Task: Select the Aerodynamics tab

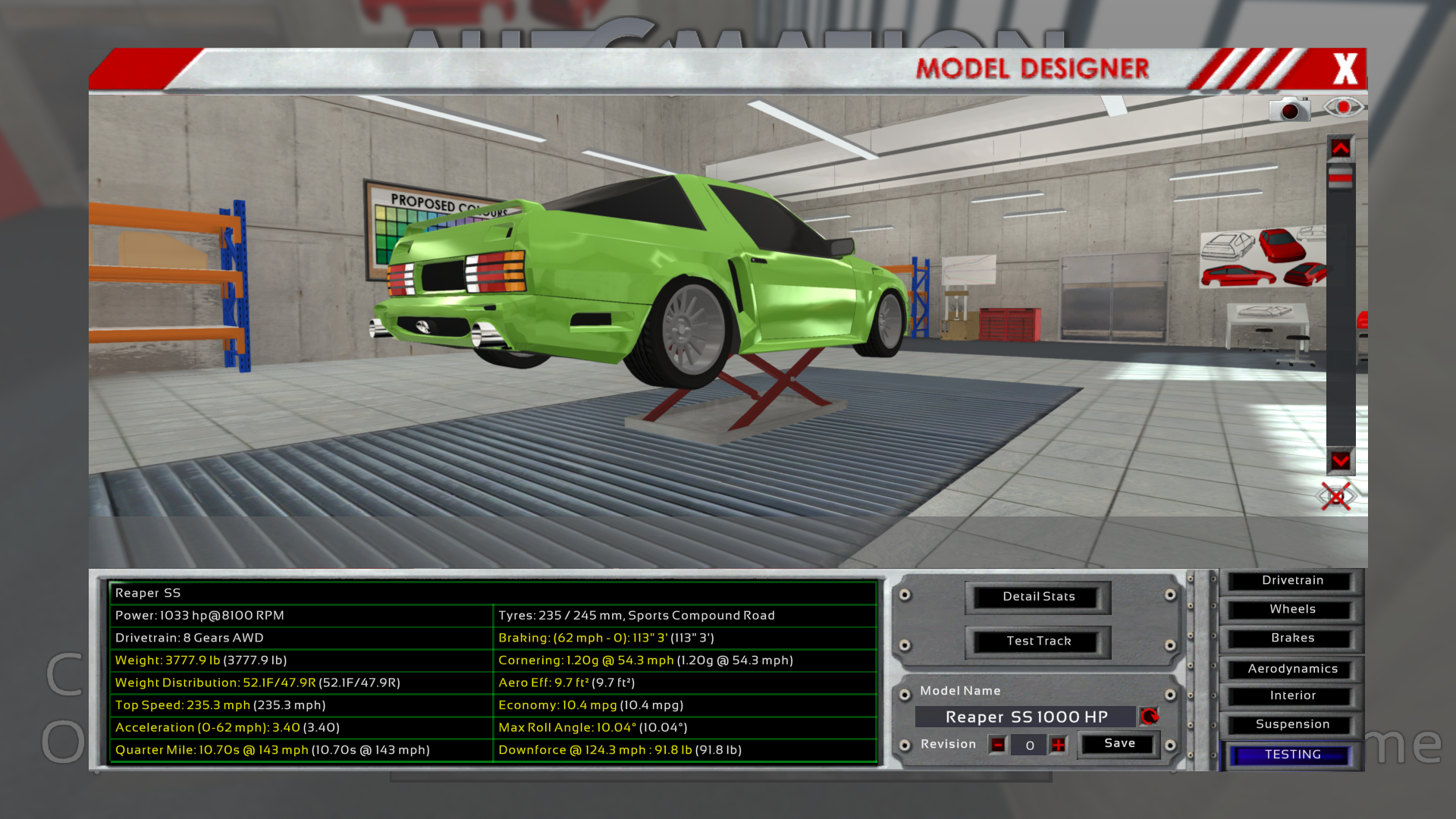Action: [x=1292, y=669]
